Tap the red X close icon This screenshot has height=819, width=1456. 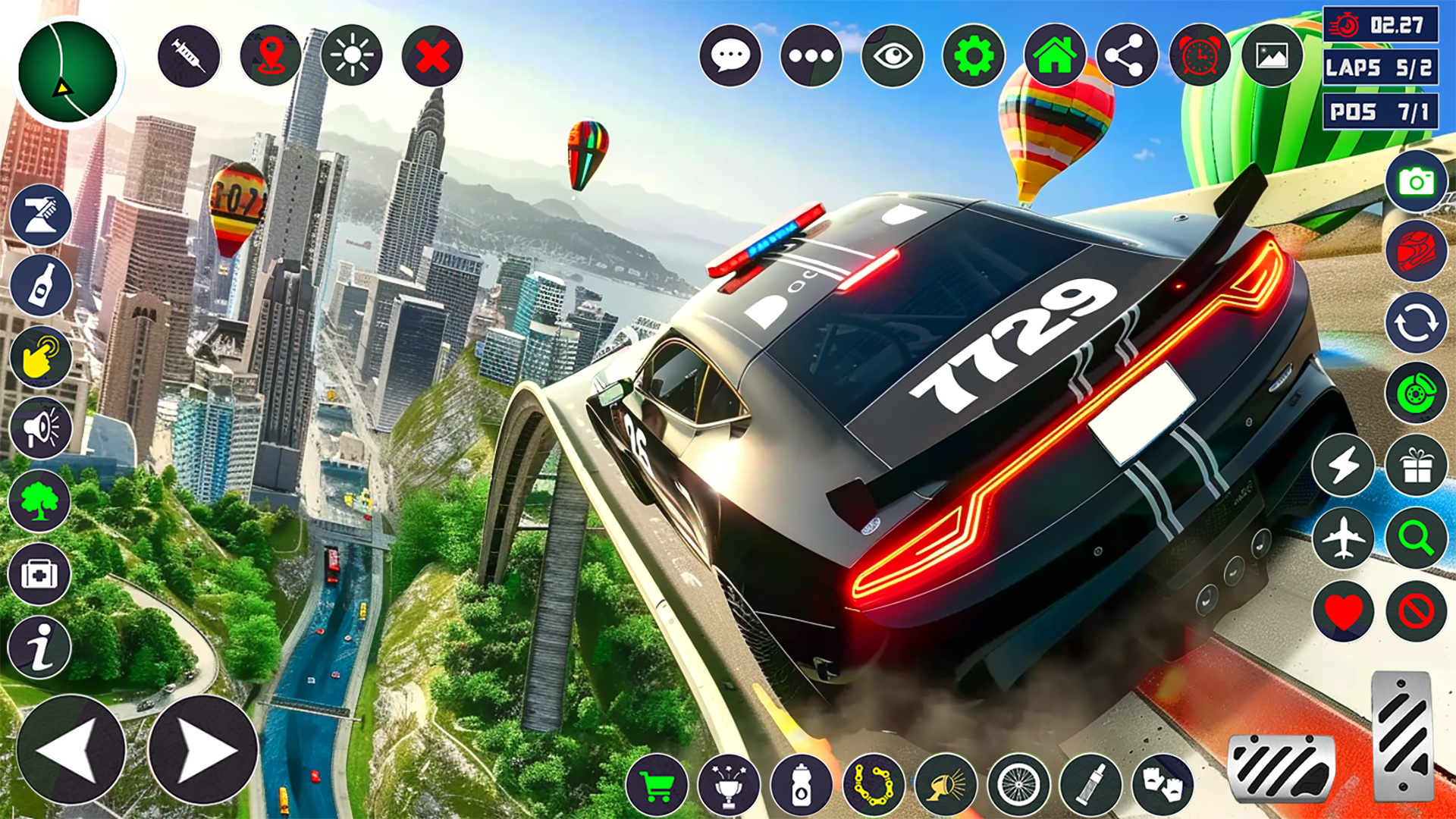tap(432, 56)
